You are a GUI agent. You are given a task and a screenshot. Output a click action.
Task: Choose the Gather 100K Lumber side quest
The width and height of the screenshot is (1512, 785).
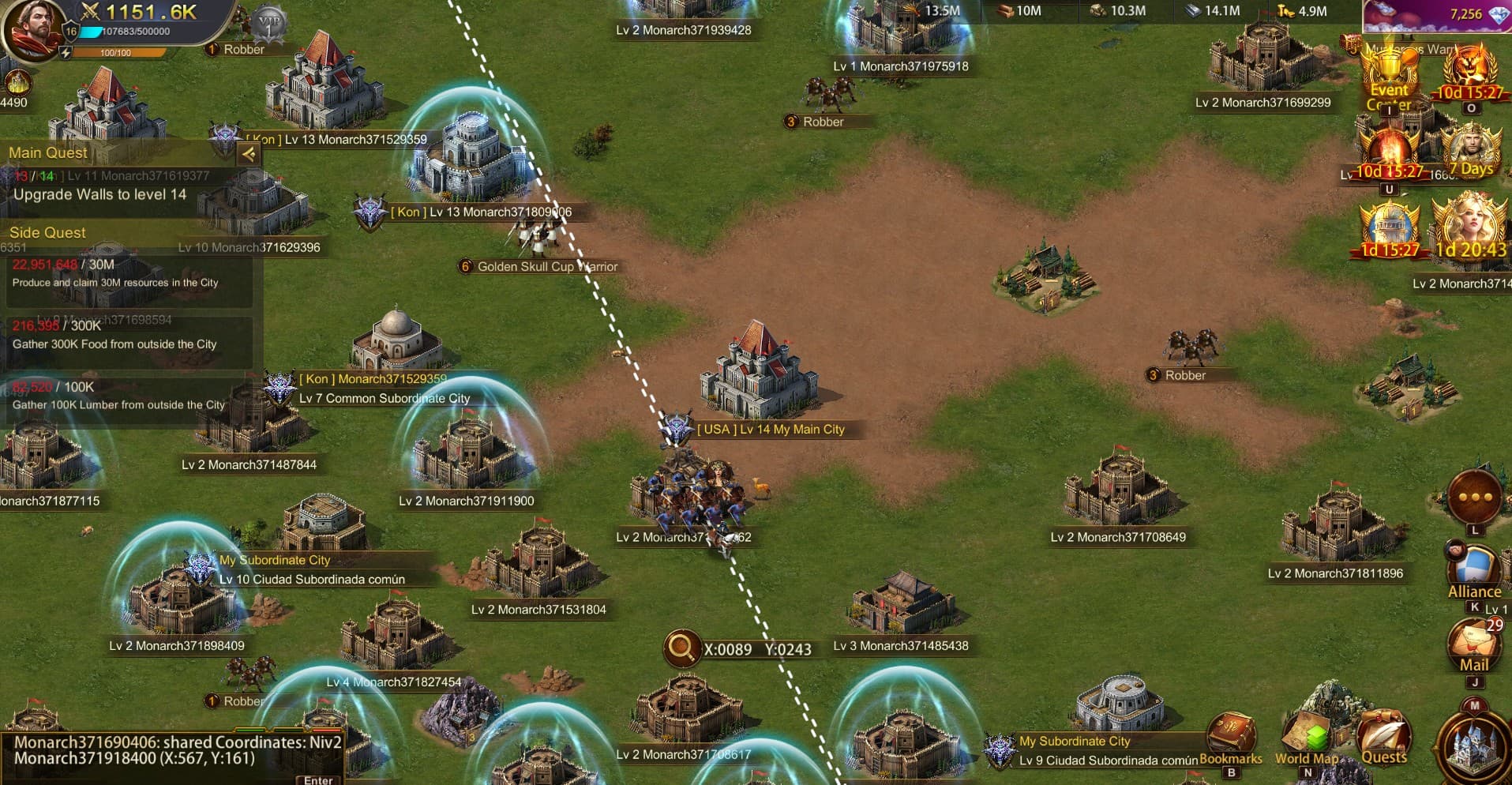118,396
